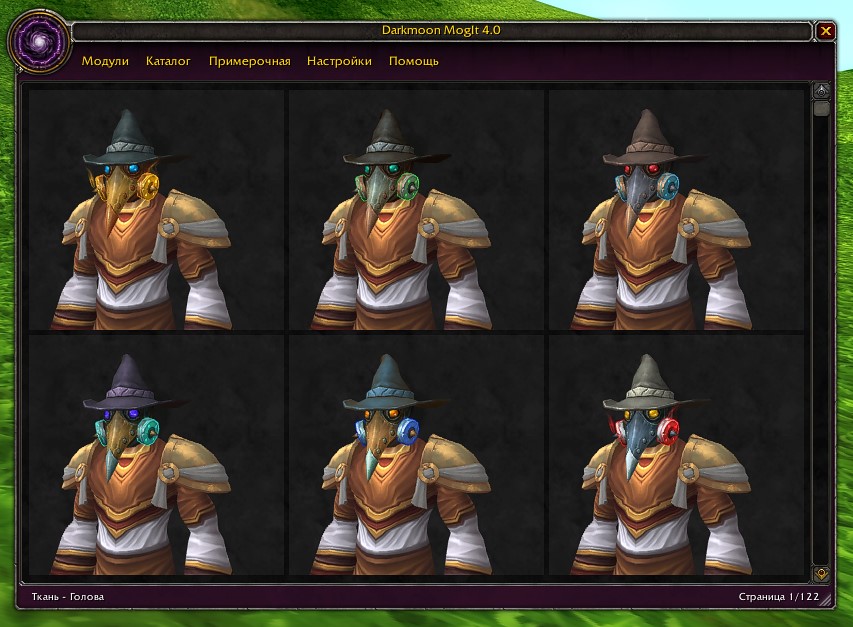Open the Примерочная menu
Viewport: 853px width, 627px height.
coord(249,61)
